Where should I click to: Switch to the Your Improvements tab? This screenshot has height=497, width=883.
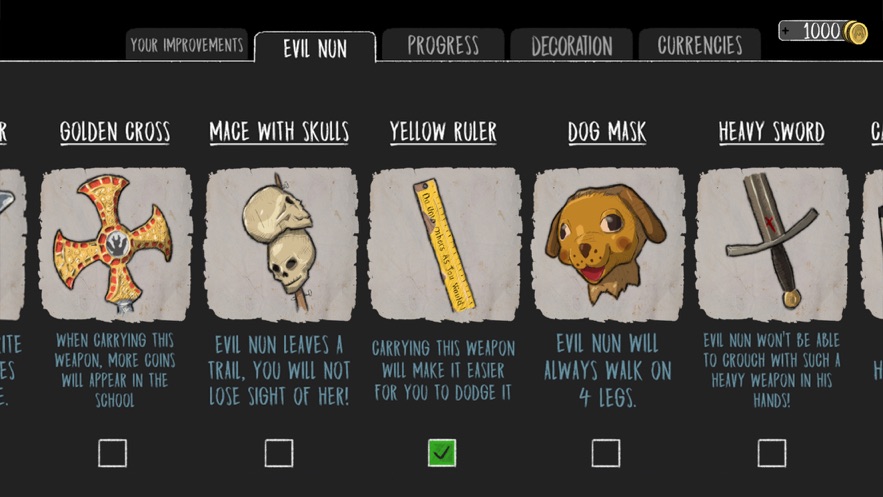click(187, 45)
